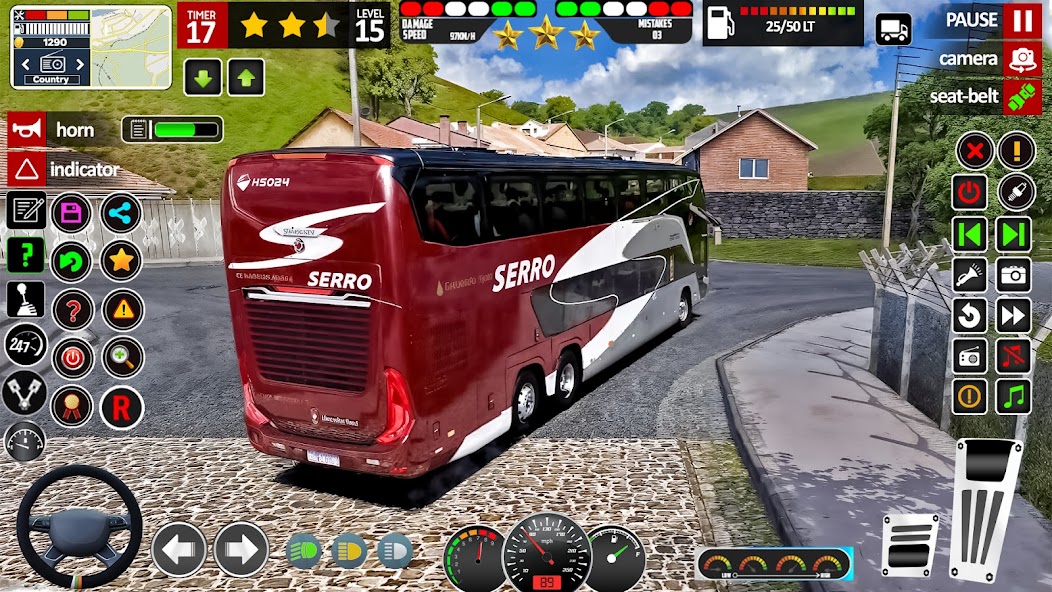Tap the green up arrow button
The image size is (1052, 592).
point(245,77)
